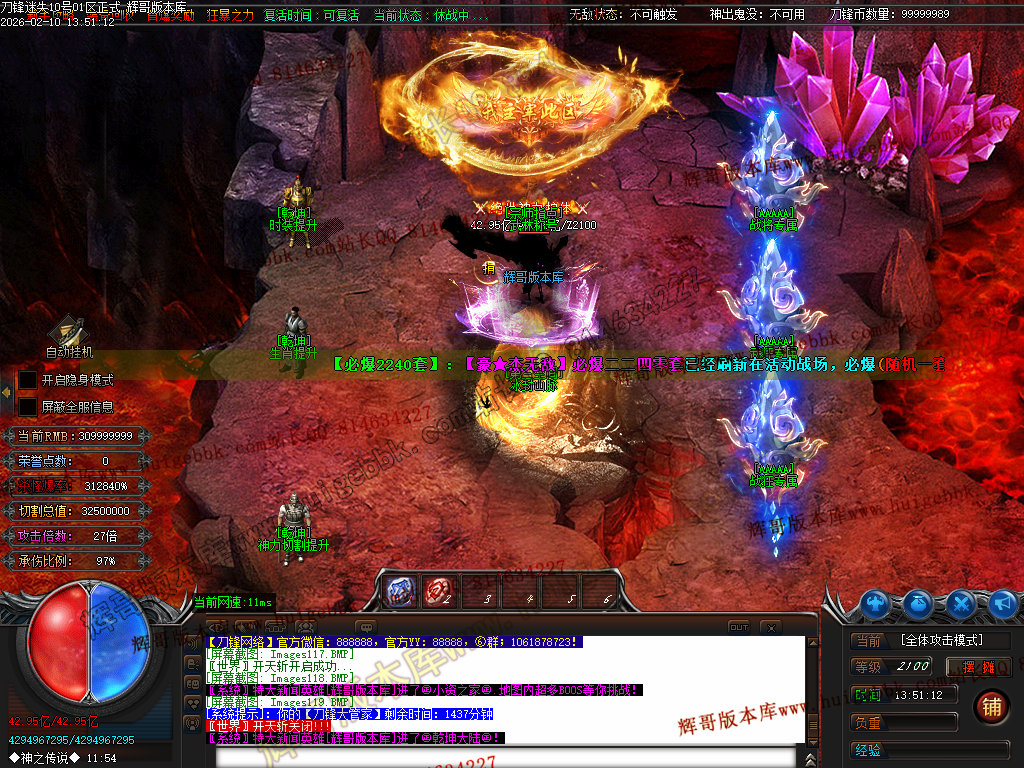
Task: Open the crossed swords skills icon
Action: pos(961,603)
